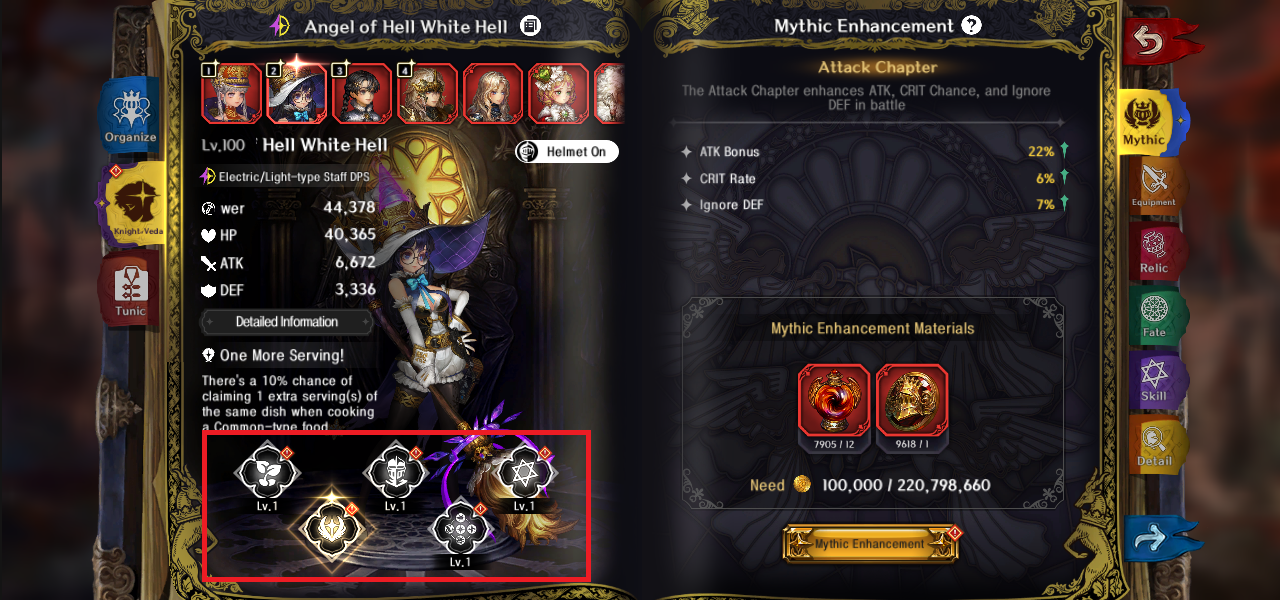The width and height of the screenshot is (1280, 600).
Task: Show the Detail tab
Action: tap(1153, 446)
